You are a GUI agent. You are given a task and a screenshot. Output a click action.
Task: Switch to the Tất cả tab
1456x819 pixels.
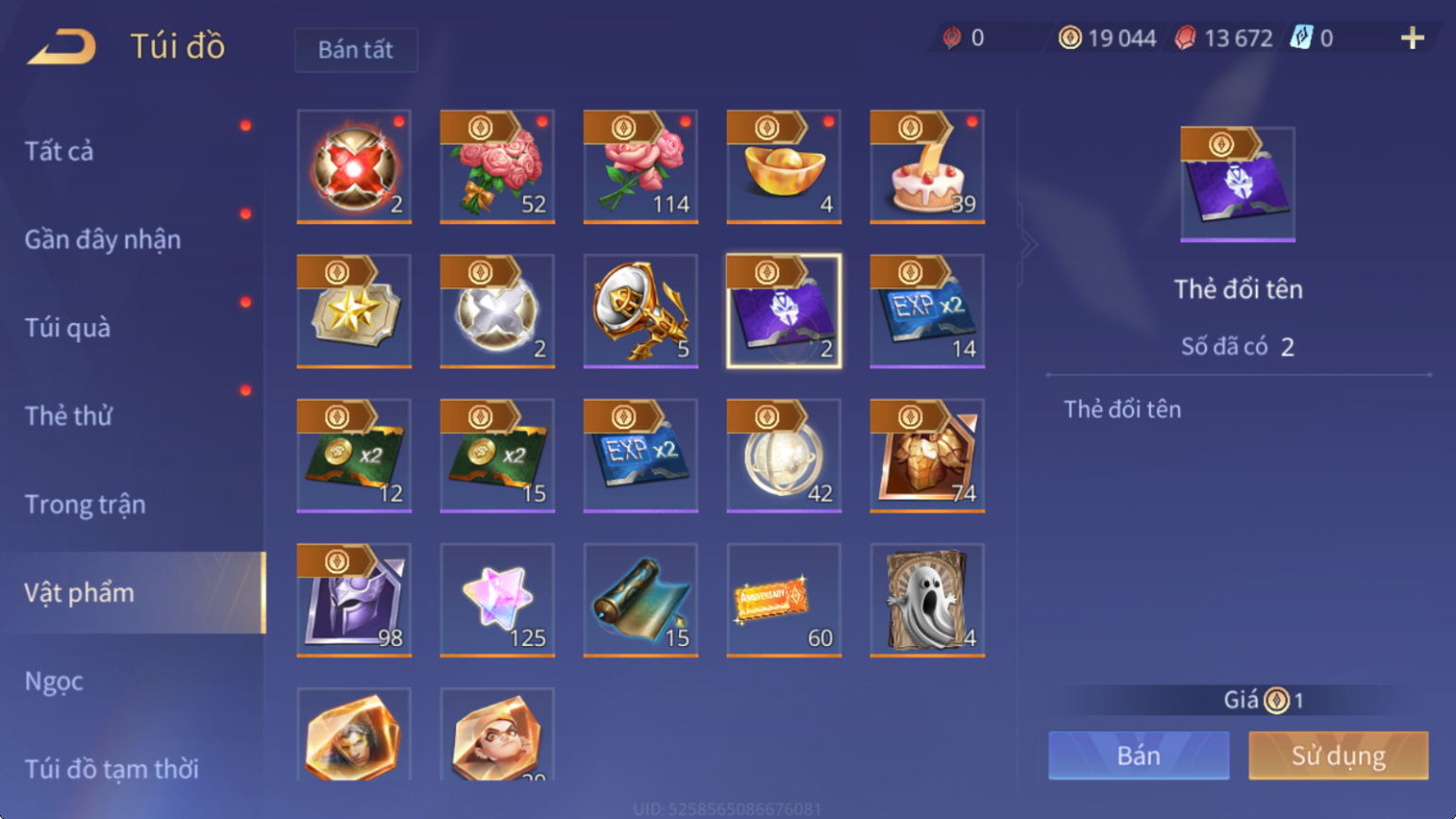point(59,151)
